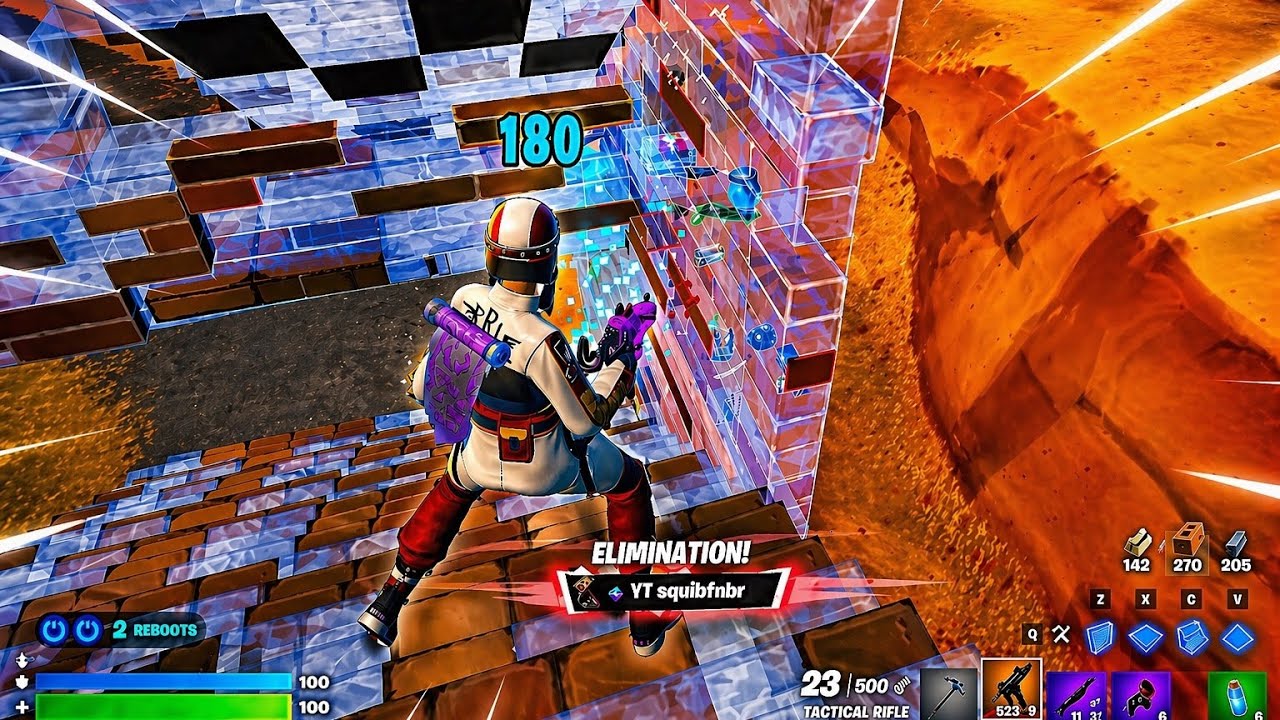Equip the purple shotgun slot
The height and width of the screenshot is (720, 1280).
(x=1075, y=692)
